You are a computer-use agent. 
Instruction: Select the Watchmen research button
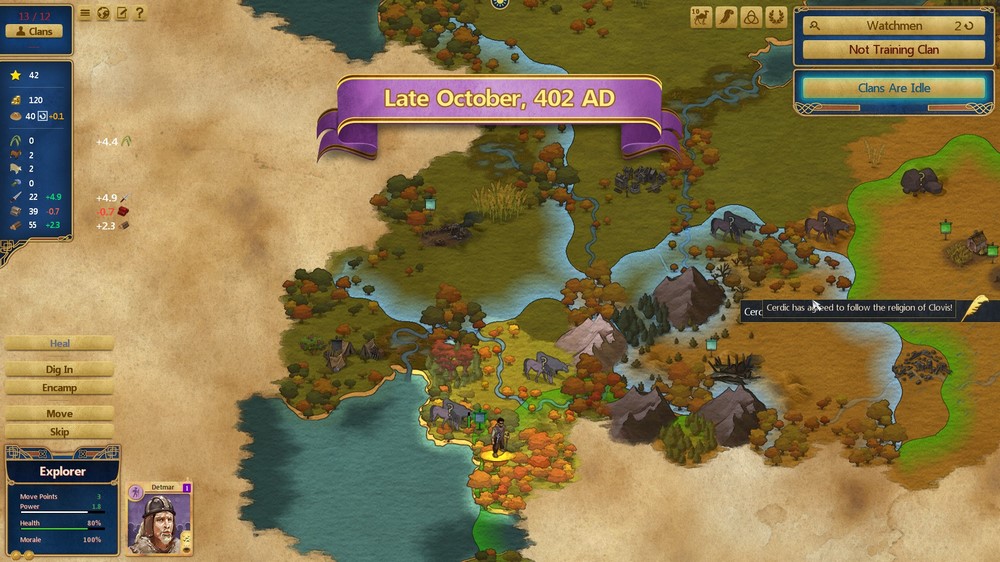893,26
